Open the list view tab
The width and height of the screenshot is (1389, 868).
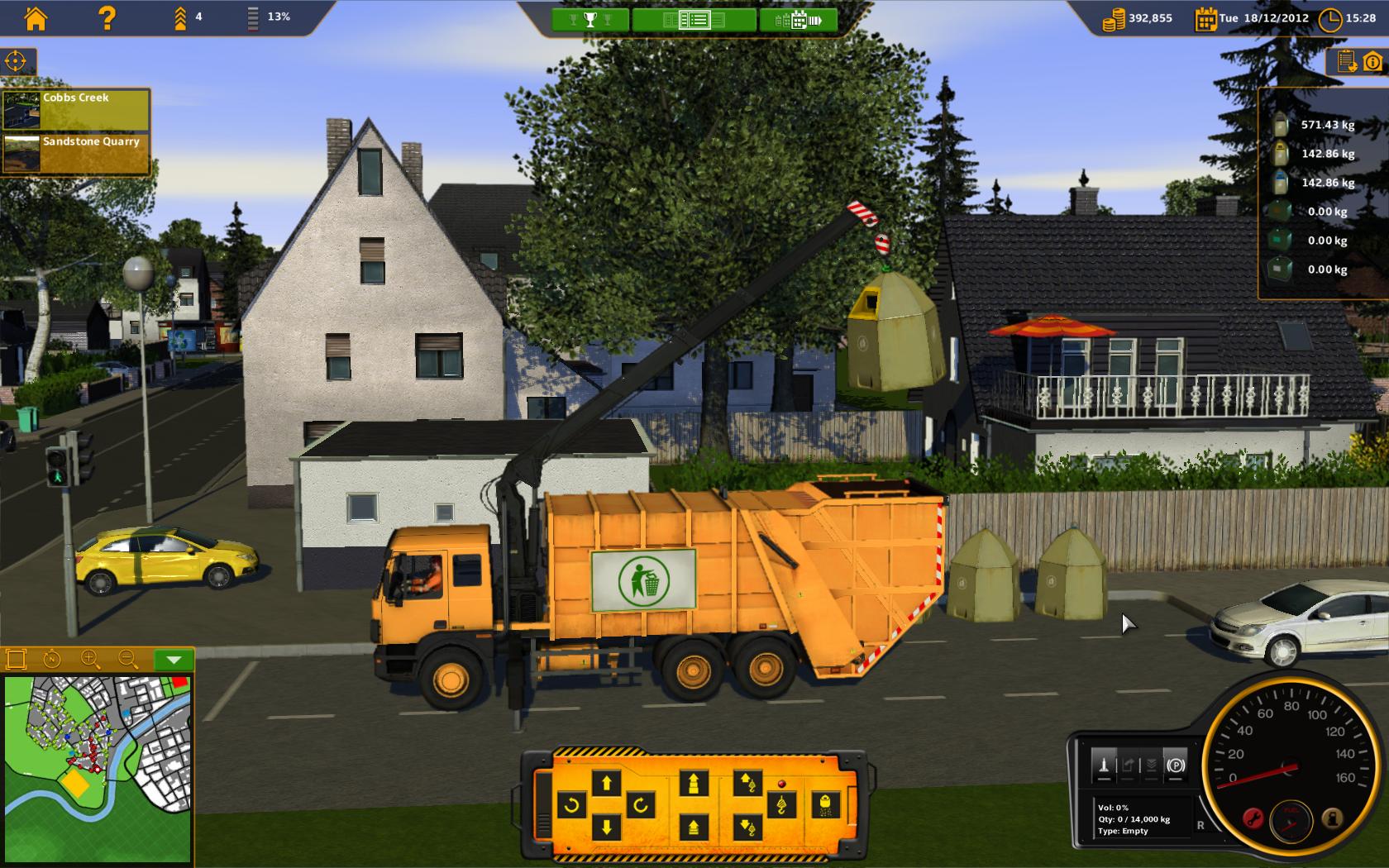[x=694, y=20]
